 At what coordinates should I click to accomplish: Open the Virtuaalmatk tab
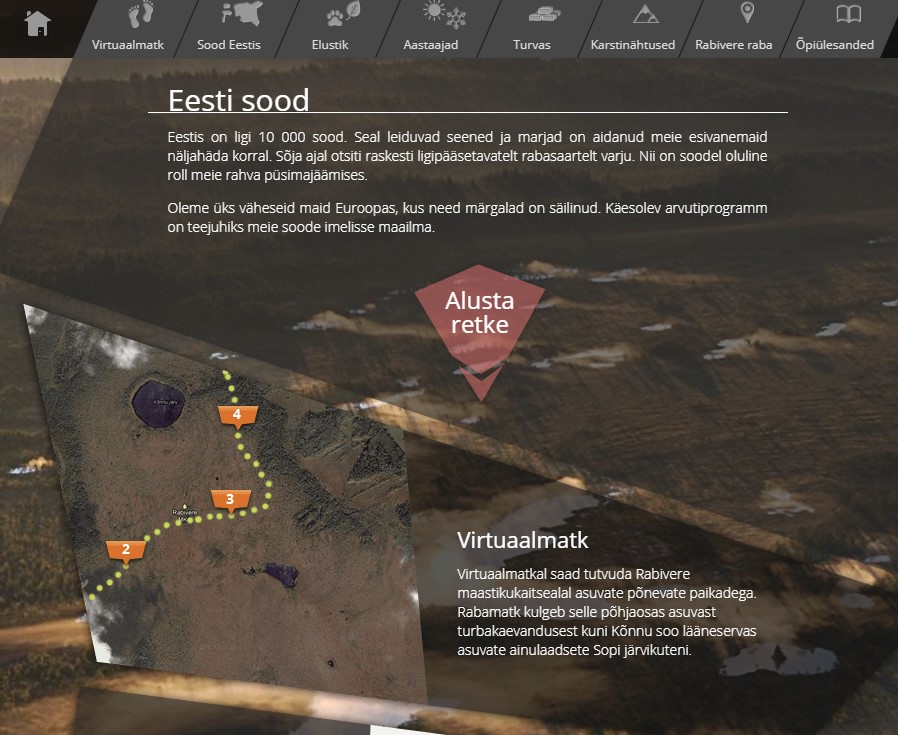[x=128, y=28]
